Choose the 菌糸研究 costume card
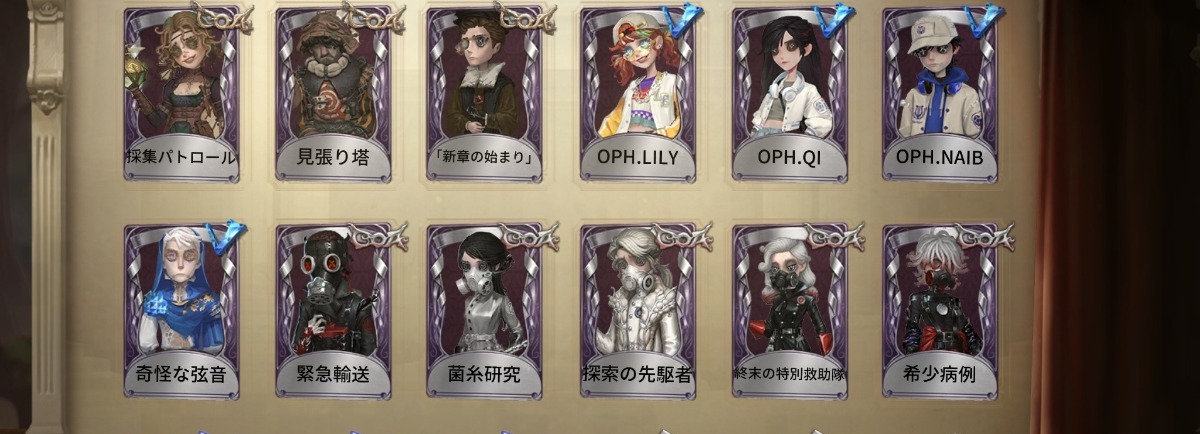 (486, 310)
